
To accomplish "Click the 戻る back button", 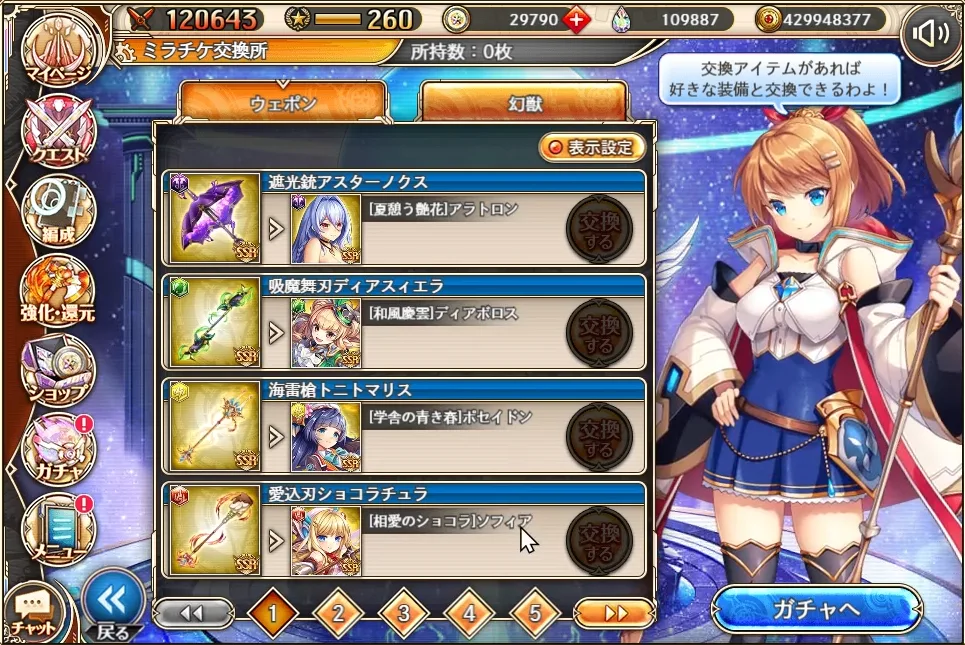I will [112, 606].
